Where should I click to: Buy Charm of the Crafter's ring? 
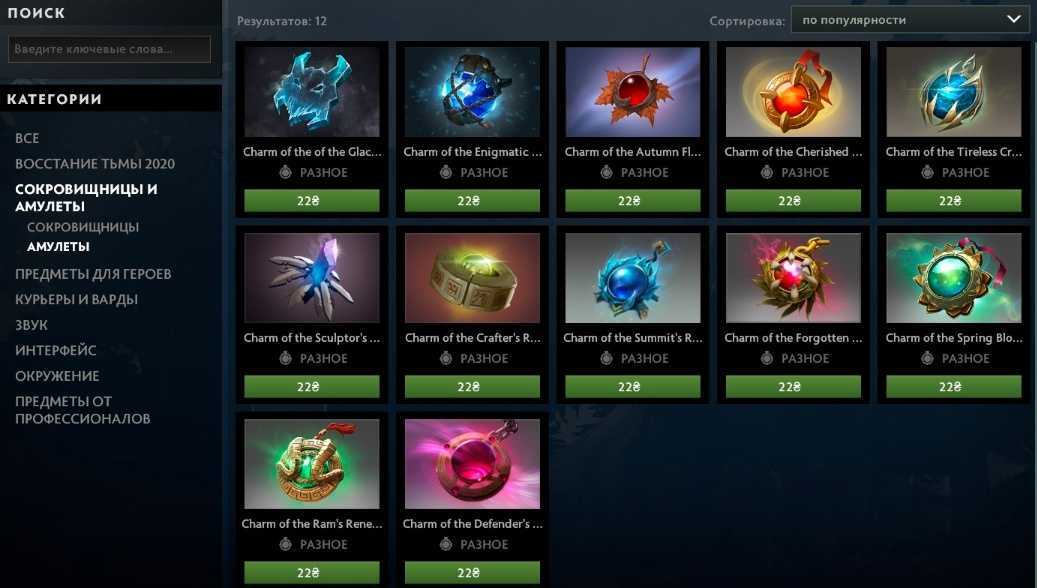pyautogui.click(x=472, y=387)
